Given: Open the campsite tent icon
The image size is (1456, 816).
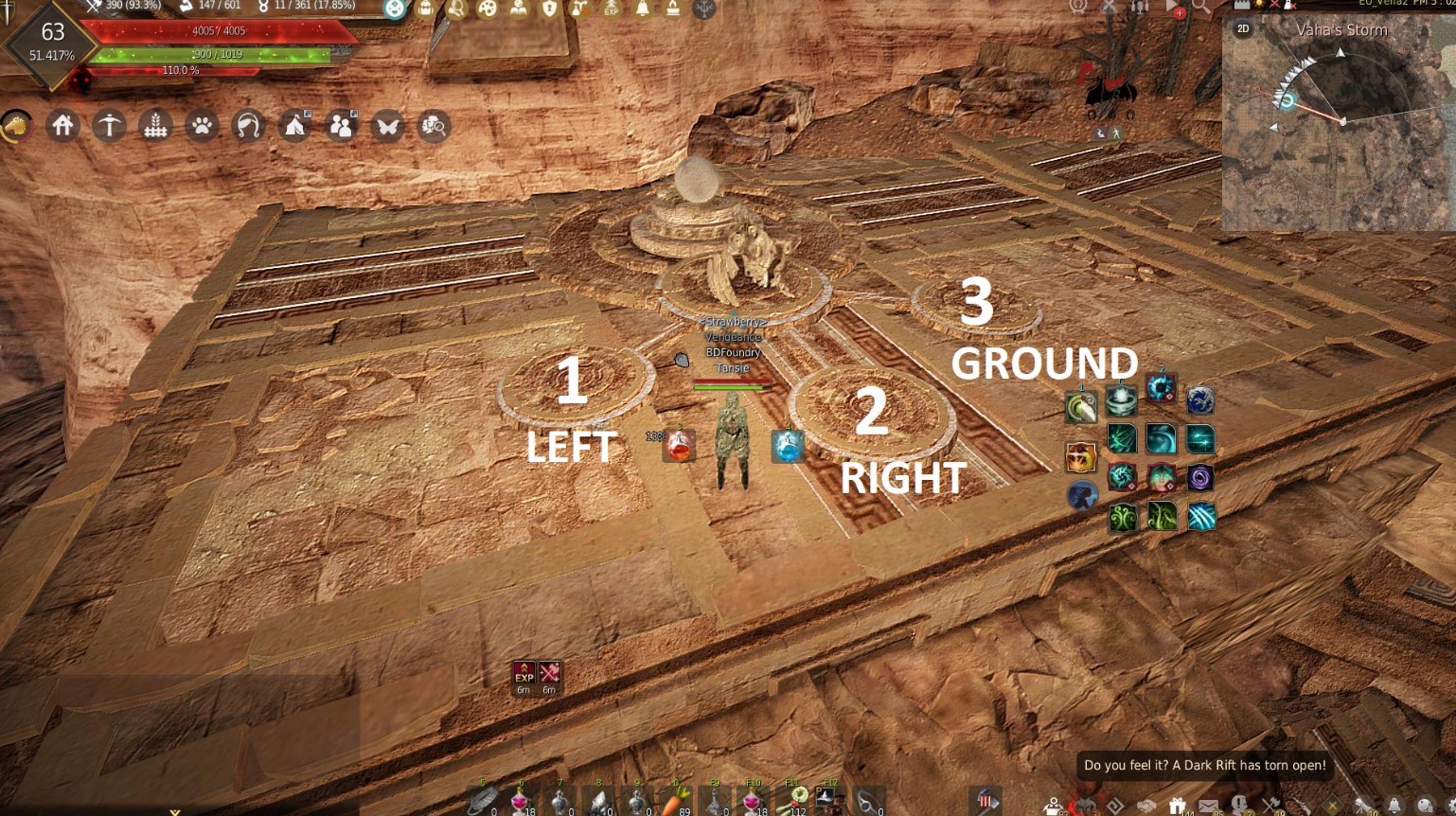Looking at the screenshot, I should 294,126.
